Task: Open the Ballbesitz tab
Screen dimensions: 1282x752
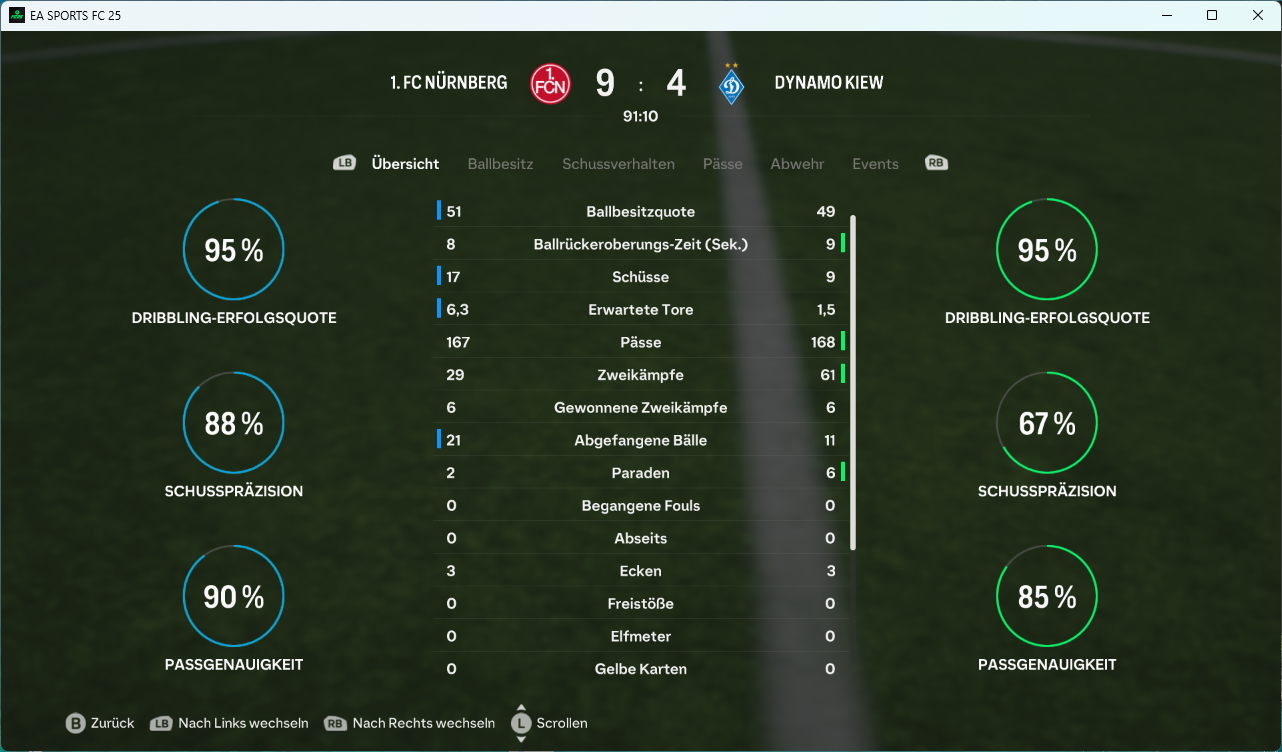Action: point(500,164)
